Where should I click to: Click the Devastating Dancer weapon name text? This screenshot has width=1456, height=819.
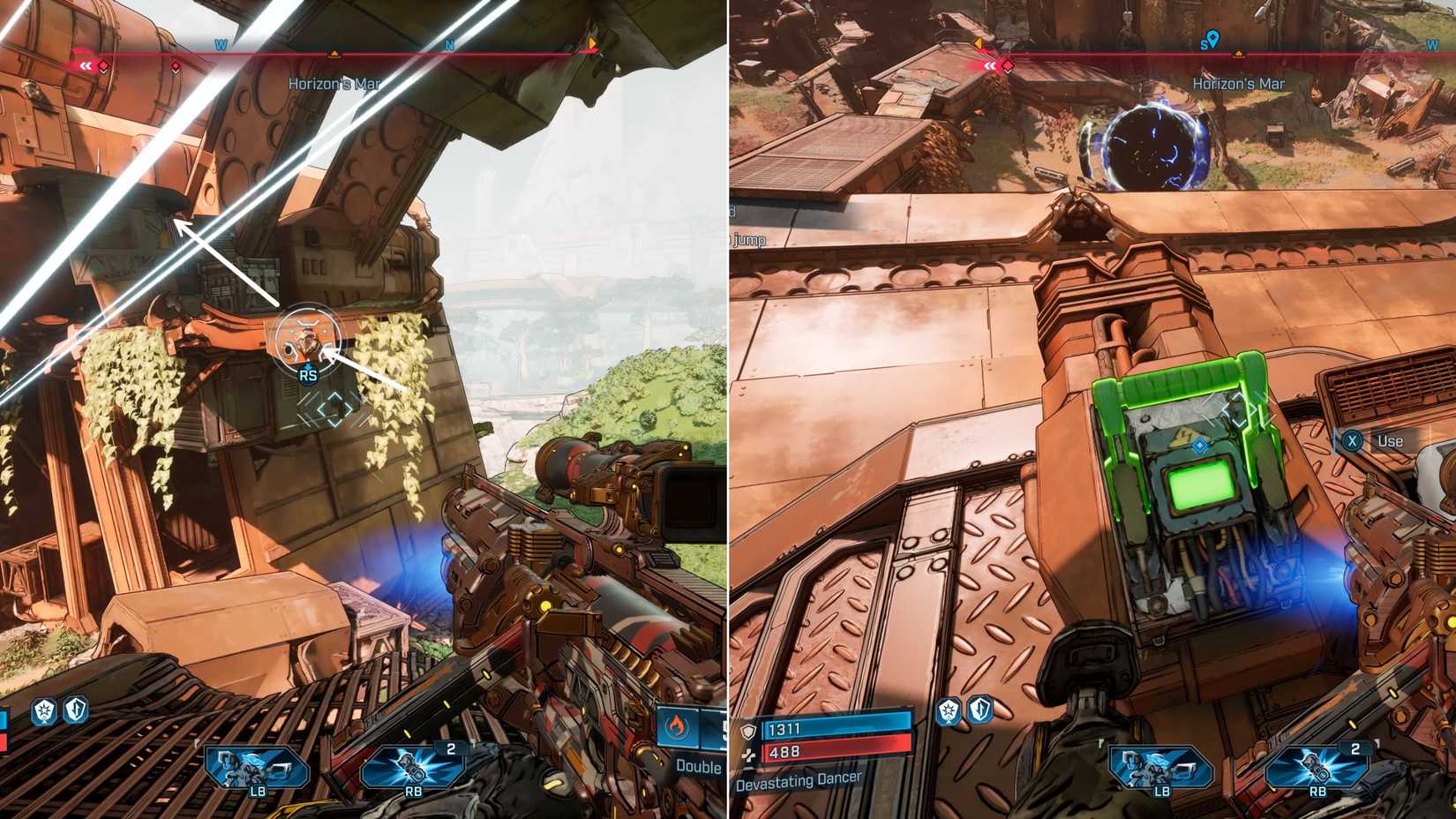click(799, 780)
